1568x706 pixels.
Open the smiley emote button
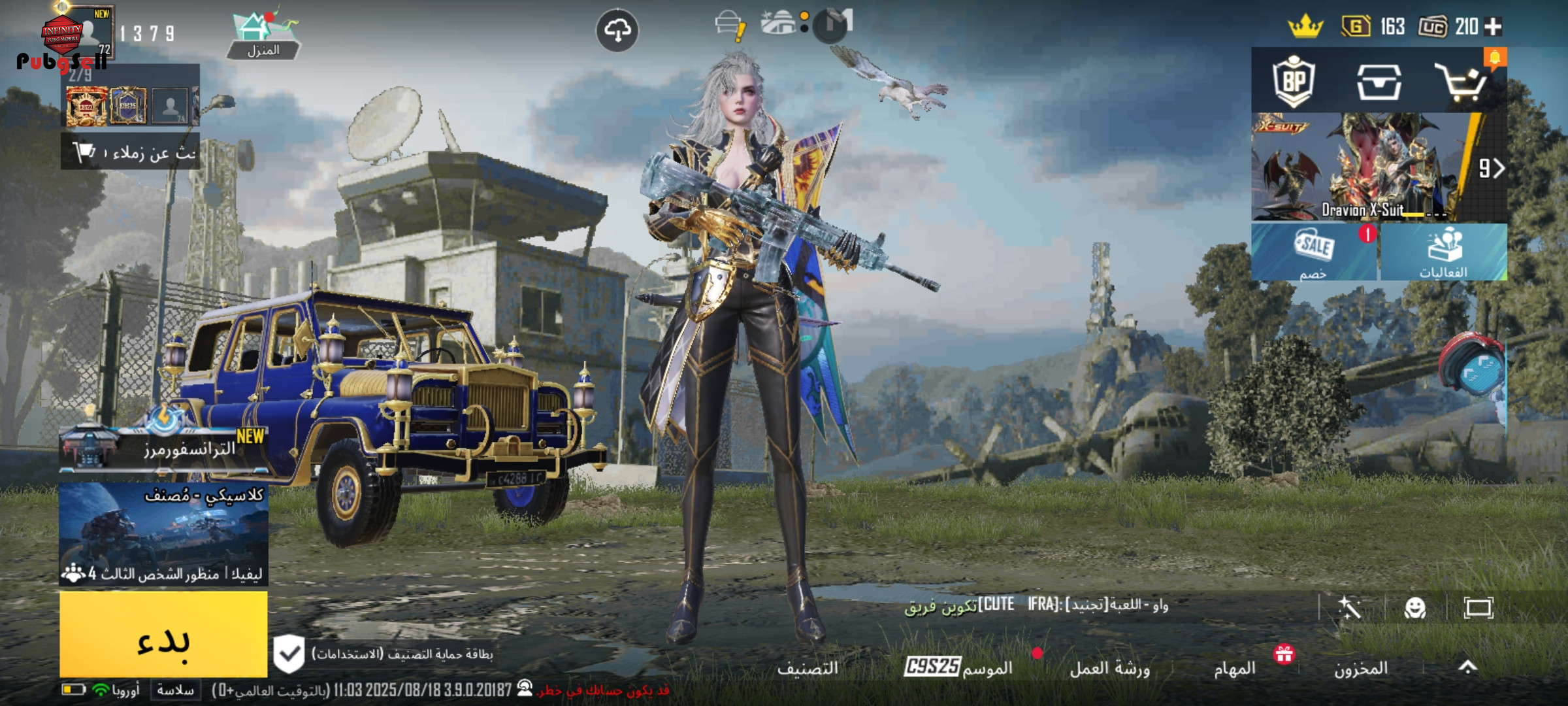(x=1414, y=609)
